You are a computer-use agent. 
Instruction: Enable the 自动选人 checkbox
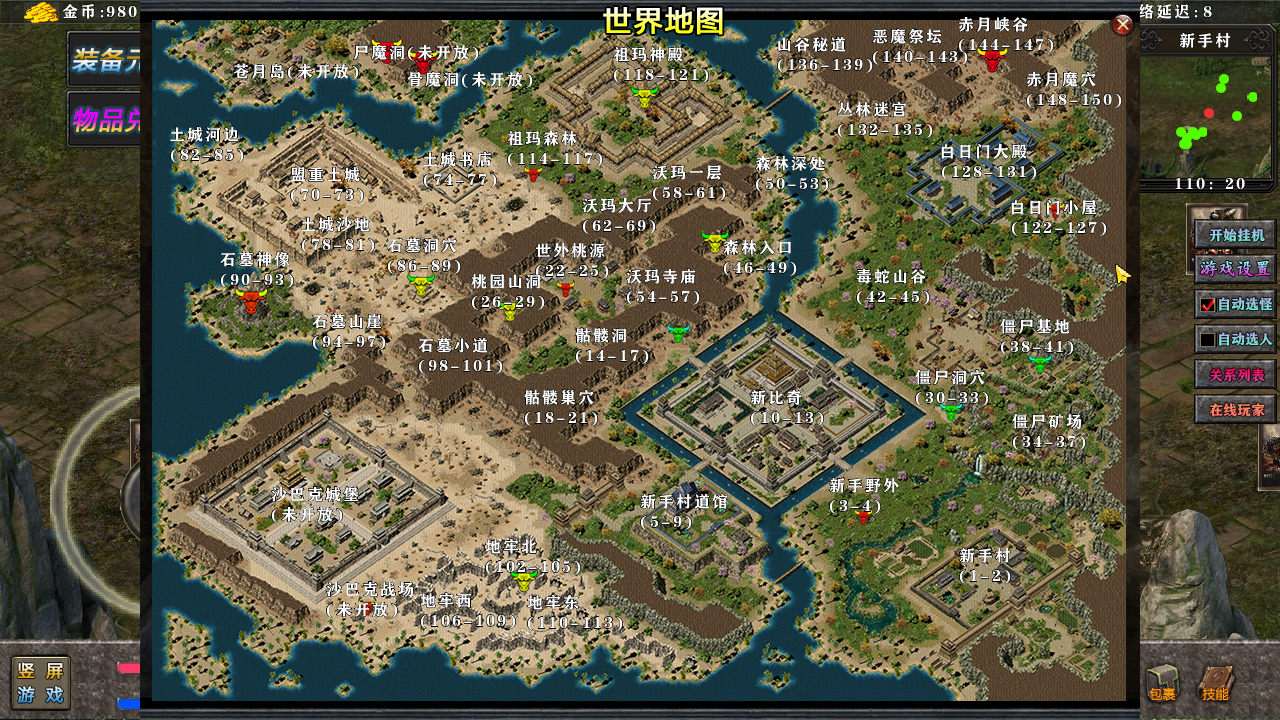1207,339
